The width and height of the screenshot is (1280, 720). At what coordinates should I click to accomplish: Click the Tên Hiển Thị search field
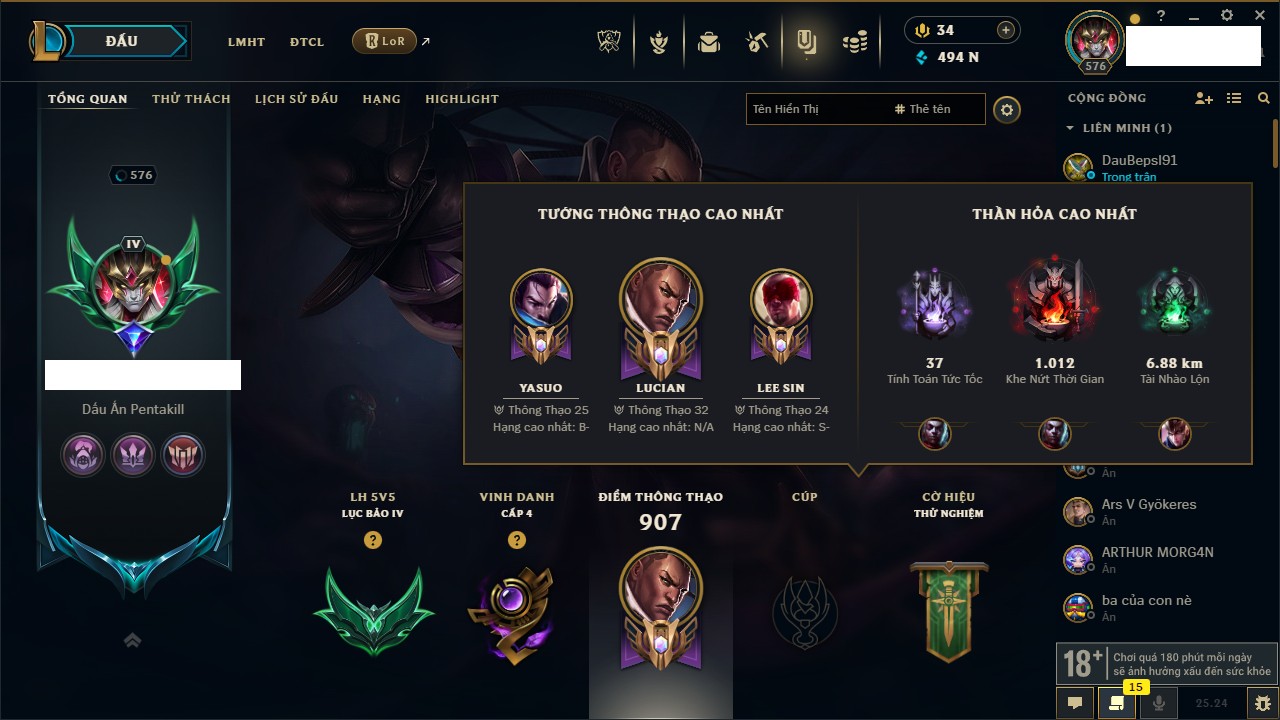pos(815,109)
